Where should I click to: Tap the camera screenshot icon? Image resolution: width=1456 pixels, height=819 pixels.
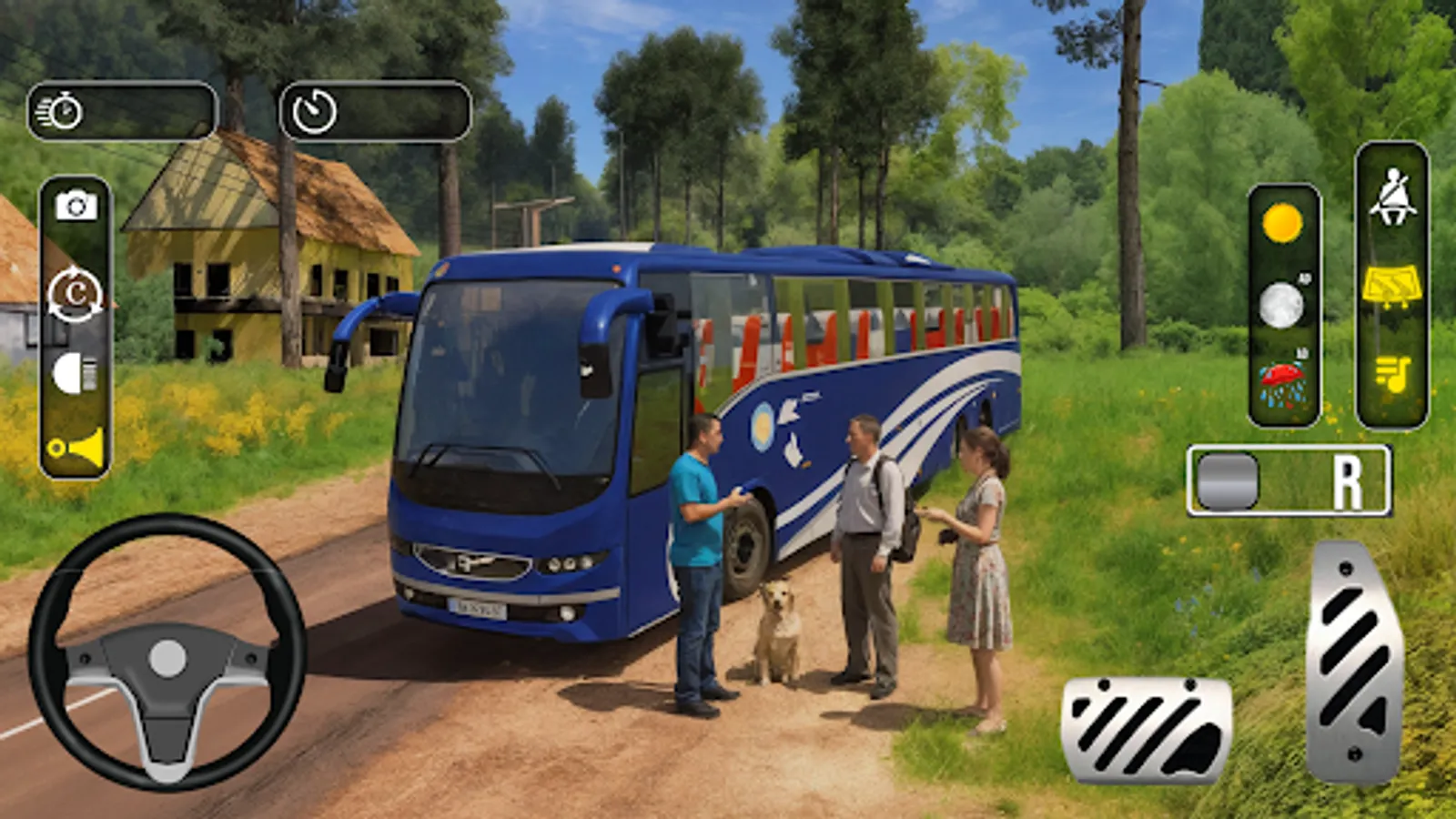coord(77,206)
